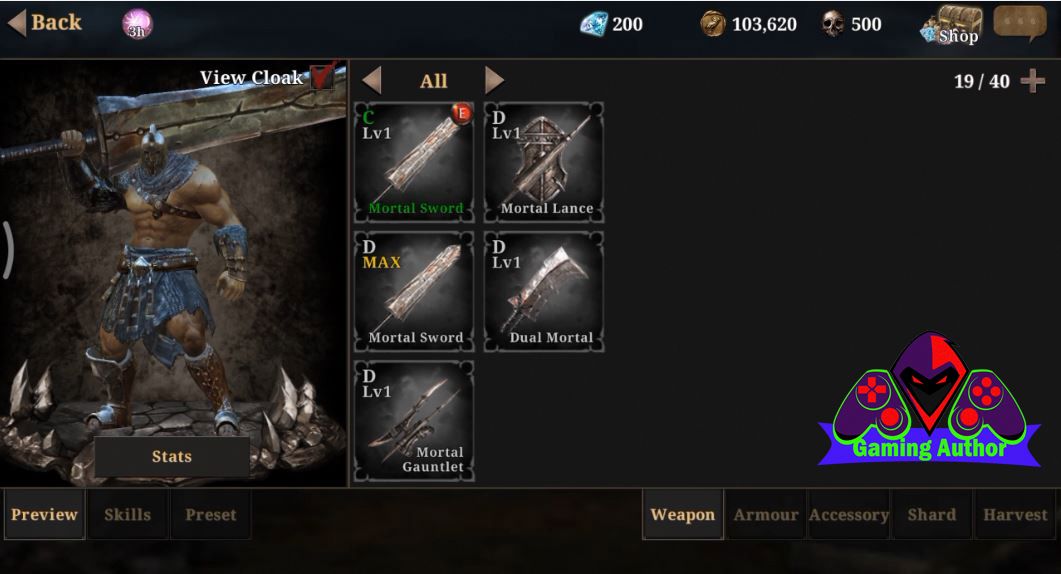Toggle the View Cloak checkbox
Viewport: 1061px width, 574px height.
coord(322,77)
